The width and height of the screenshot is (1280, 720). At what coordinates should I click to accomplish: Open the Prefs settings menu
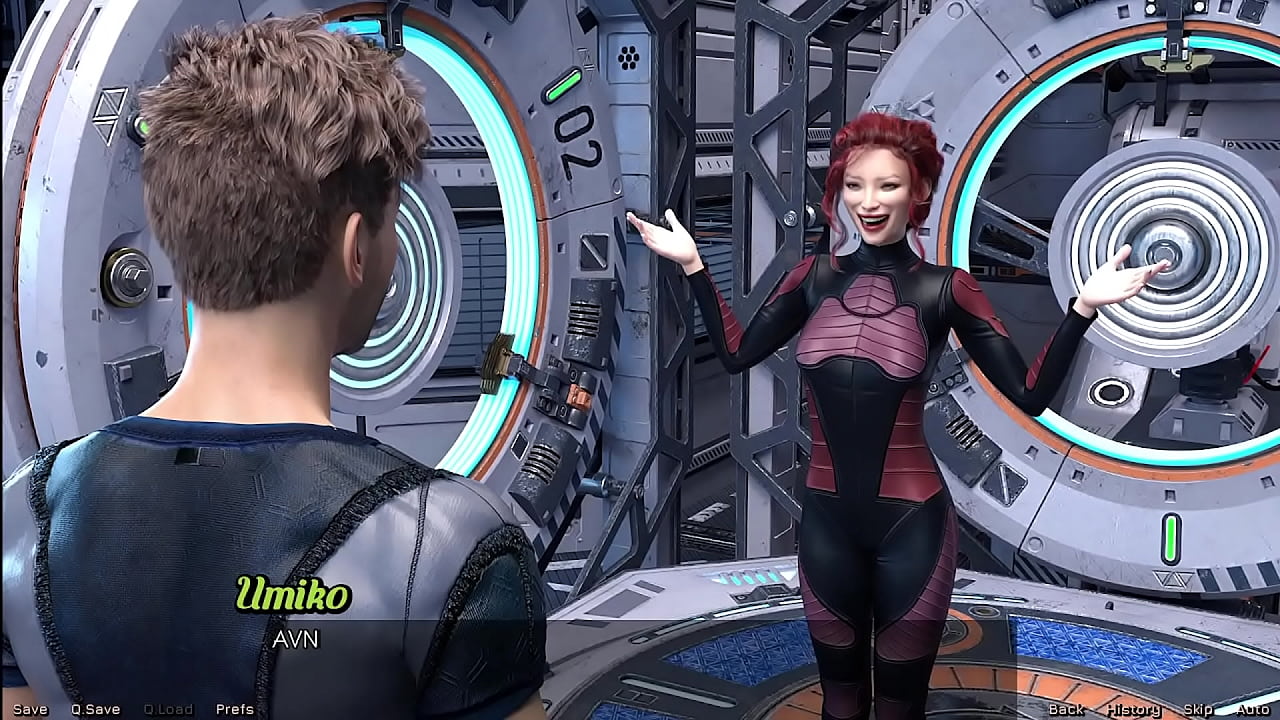(233, 708)
